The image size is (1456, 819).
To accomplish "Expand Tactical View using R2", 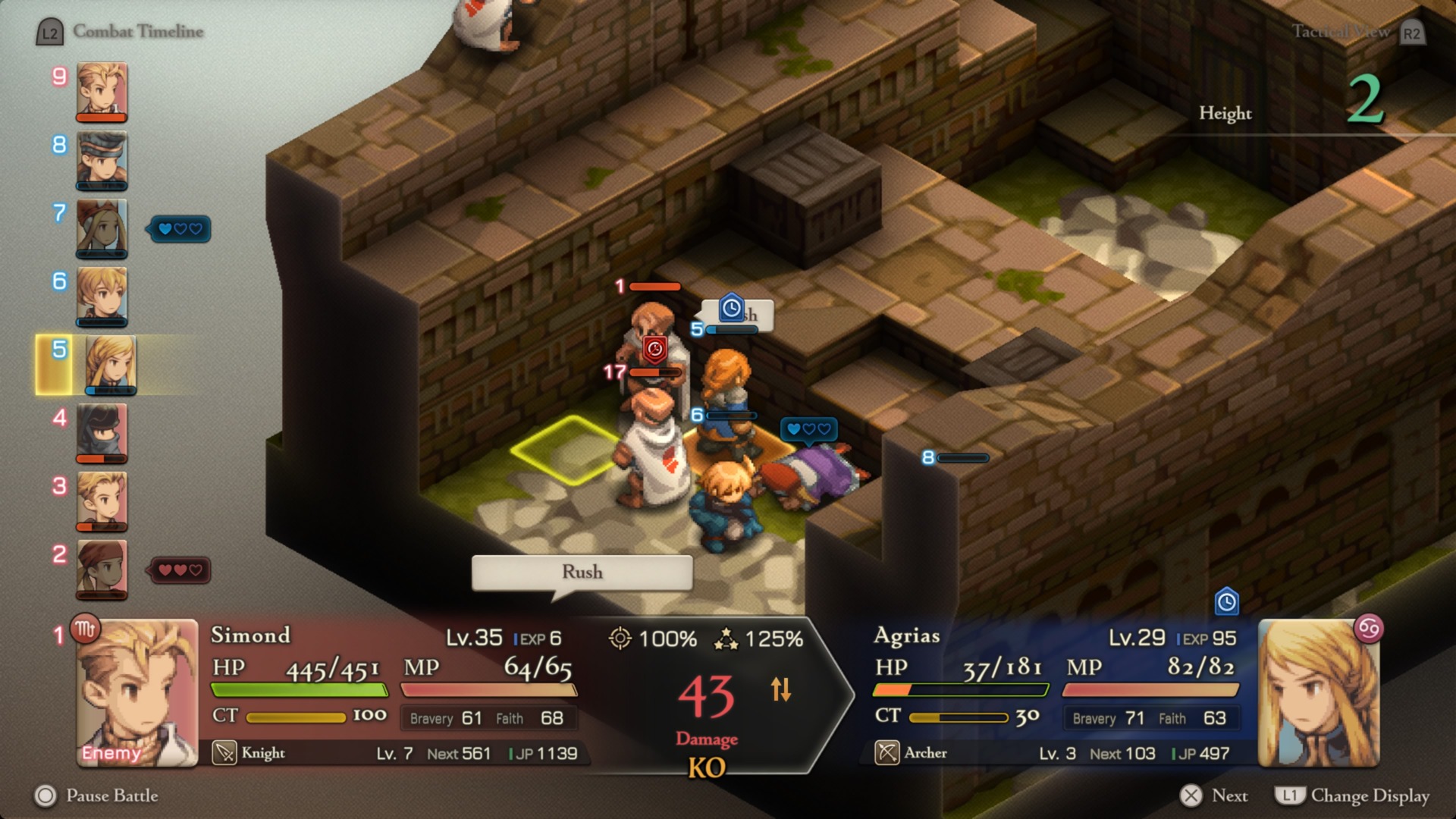I will [x=1411, y=33].
